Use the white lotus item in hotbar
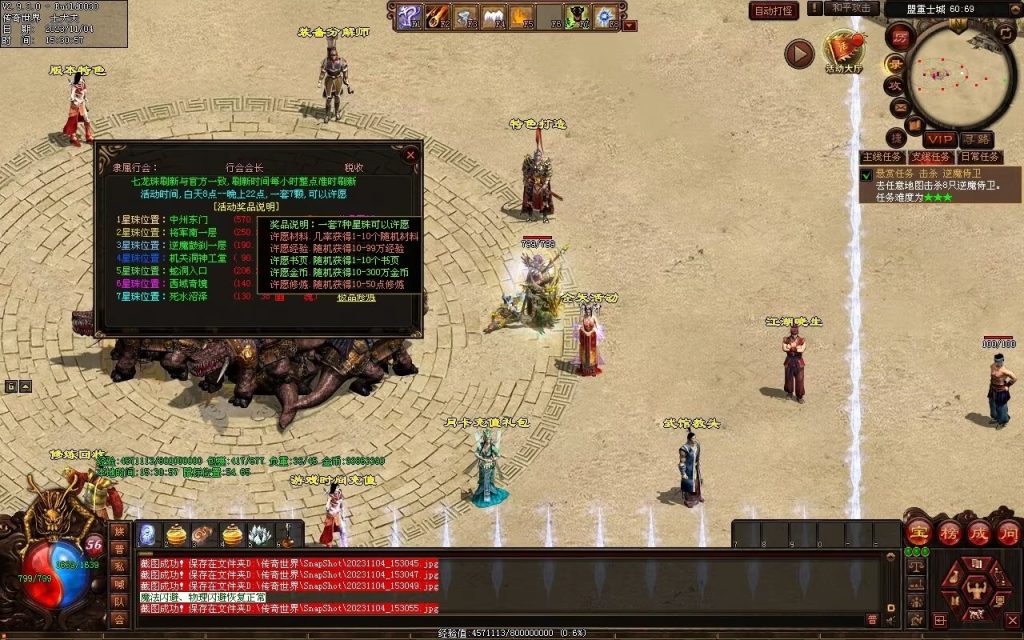 (x=260, y=535)
